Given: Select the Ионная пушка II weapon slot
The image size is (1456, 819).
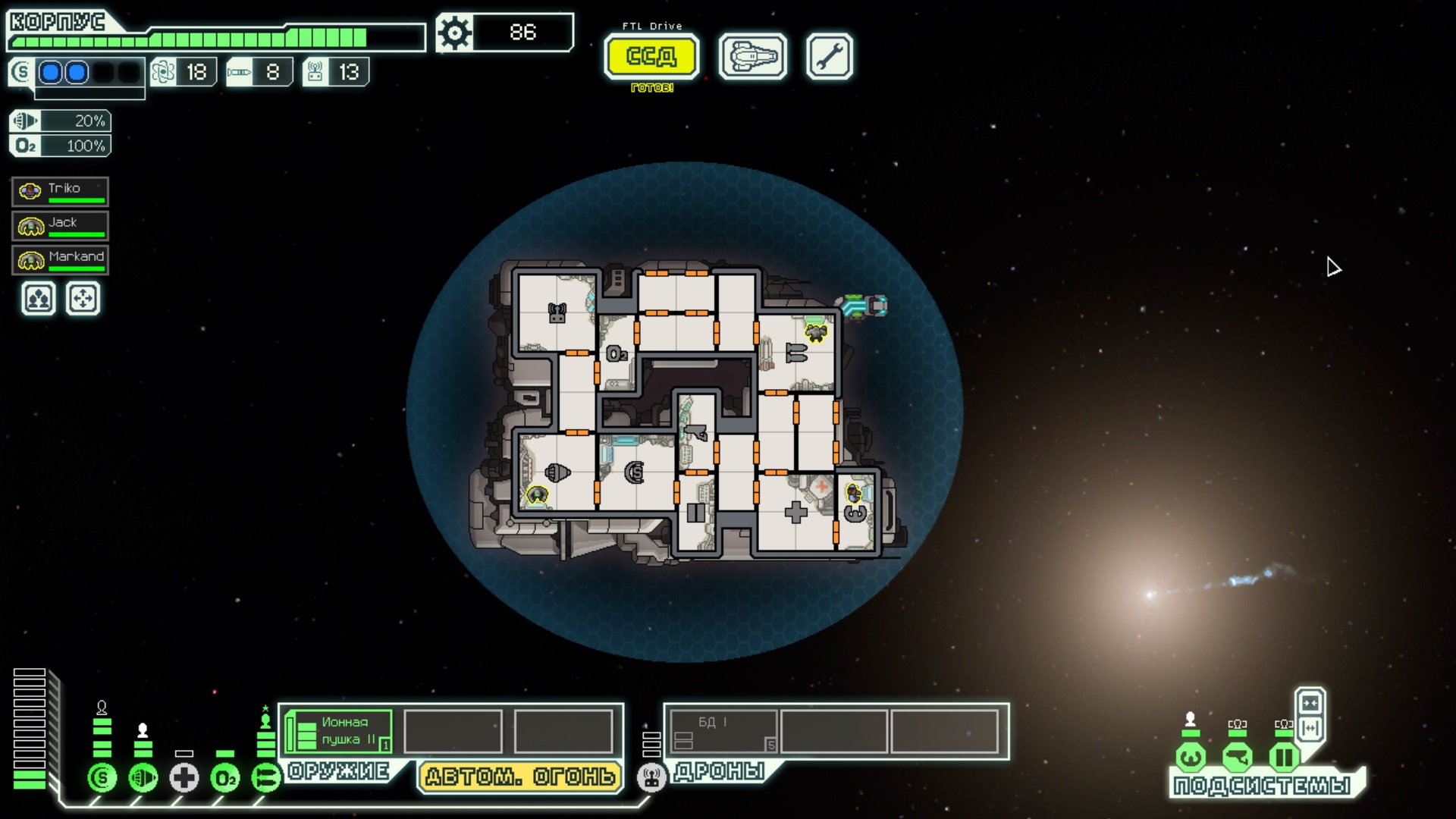Looking at the screenshot, I should pyautogui.click(x=340, y=731).
